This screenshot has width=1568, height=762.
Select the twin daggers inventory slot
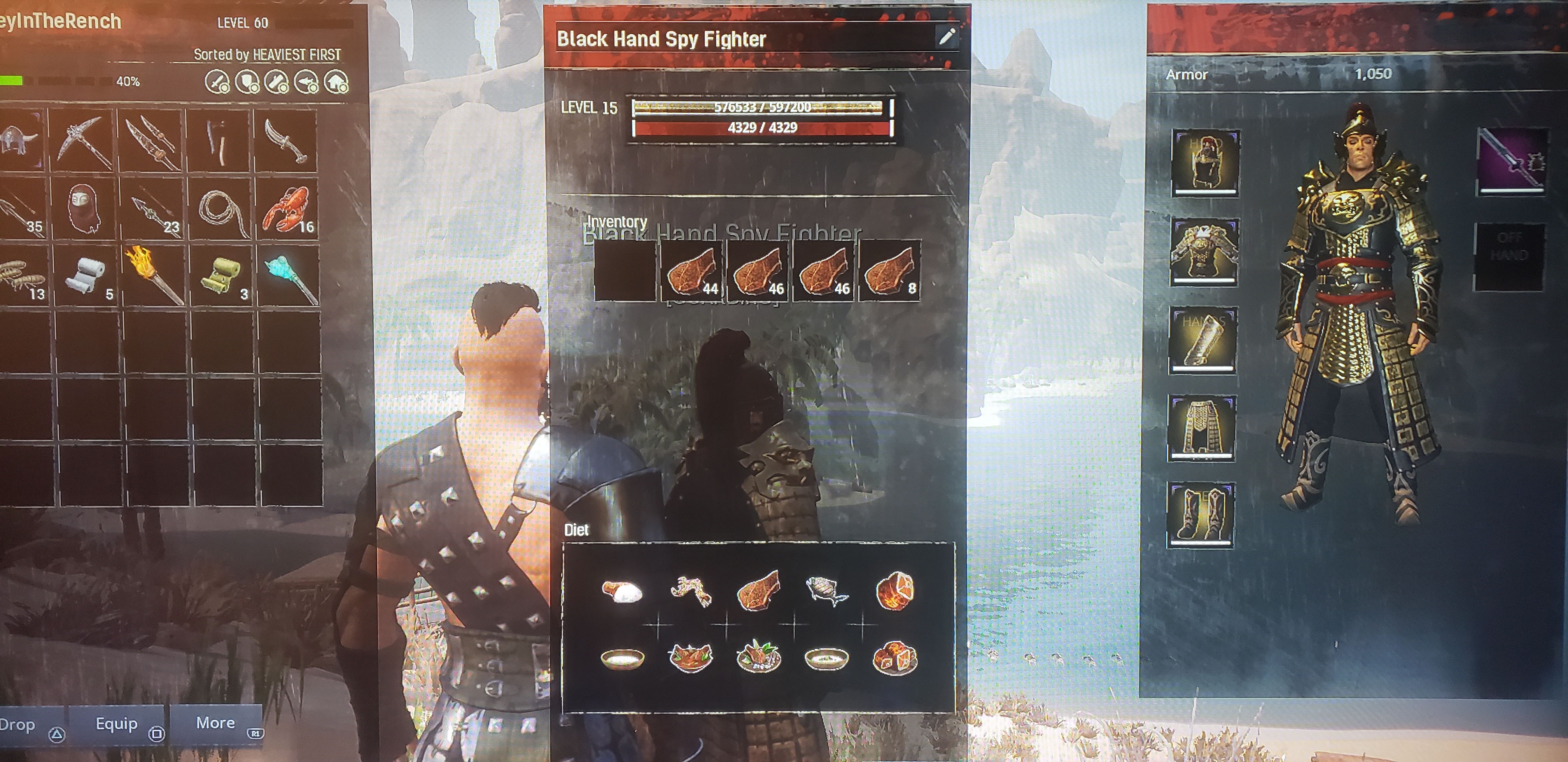152,141
